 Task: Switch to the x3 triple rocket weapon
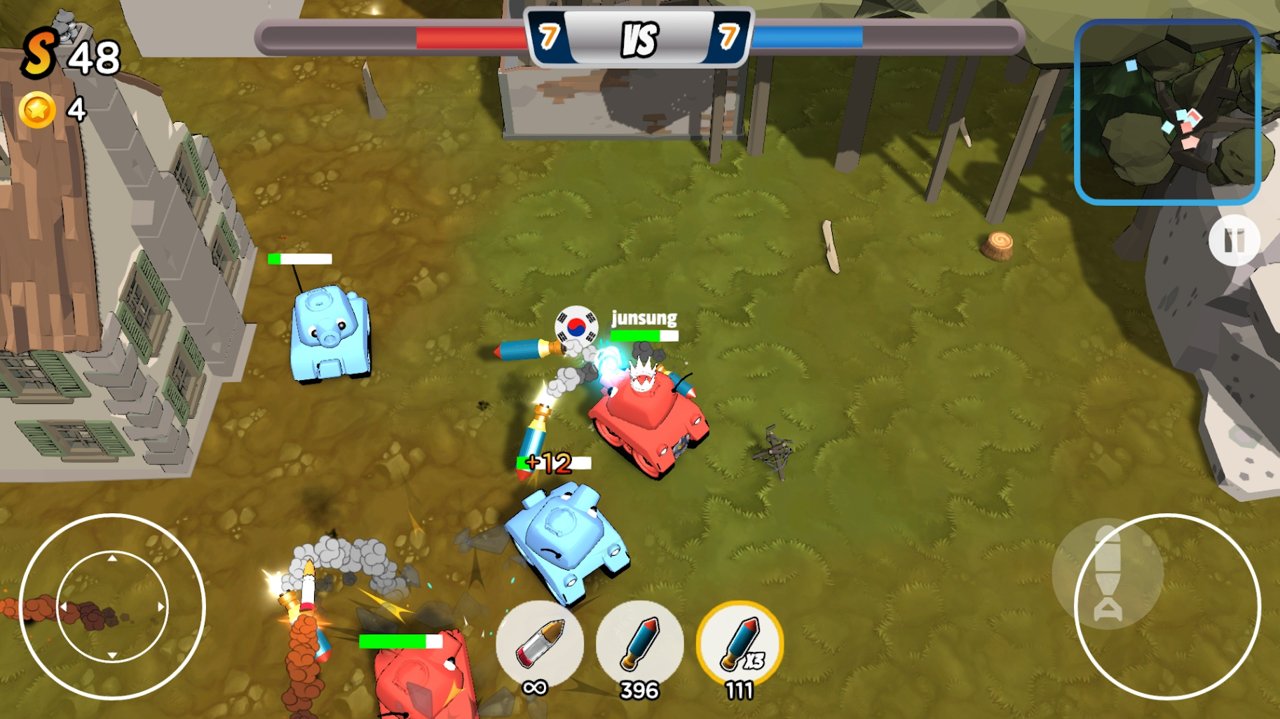(x=739, y=643)
